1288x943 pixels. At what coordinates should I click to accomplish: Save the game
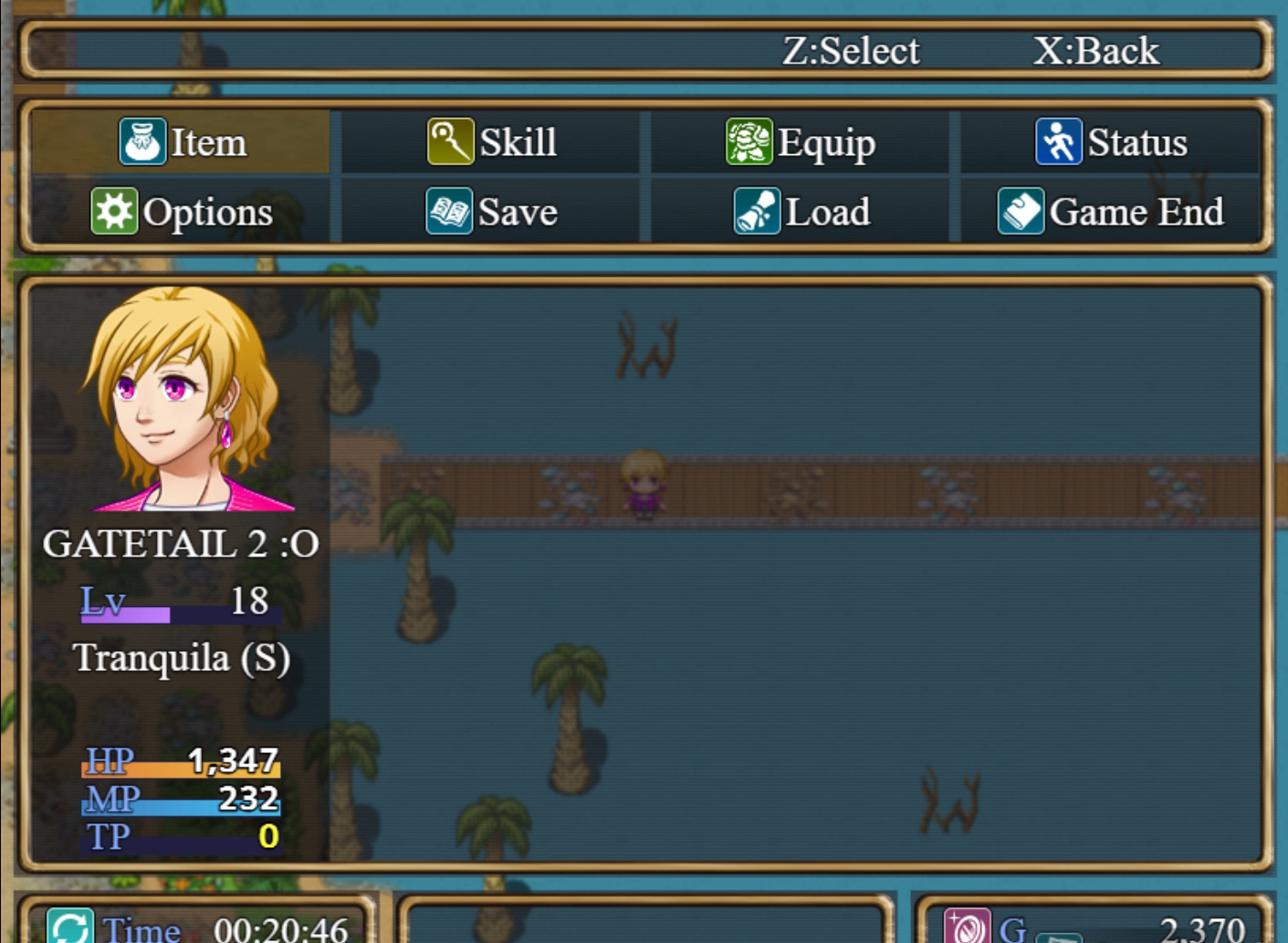click(x=492, y=212)
